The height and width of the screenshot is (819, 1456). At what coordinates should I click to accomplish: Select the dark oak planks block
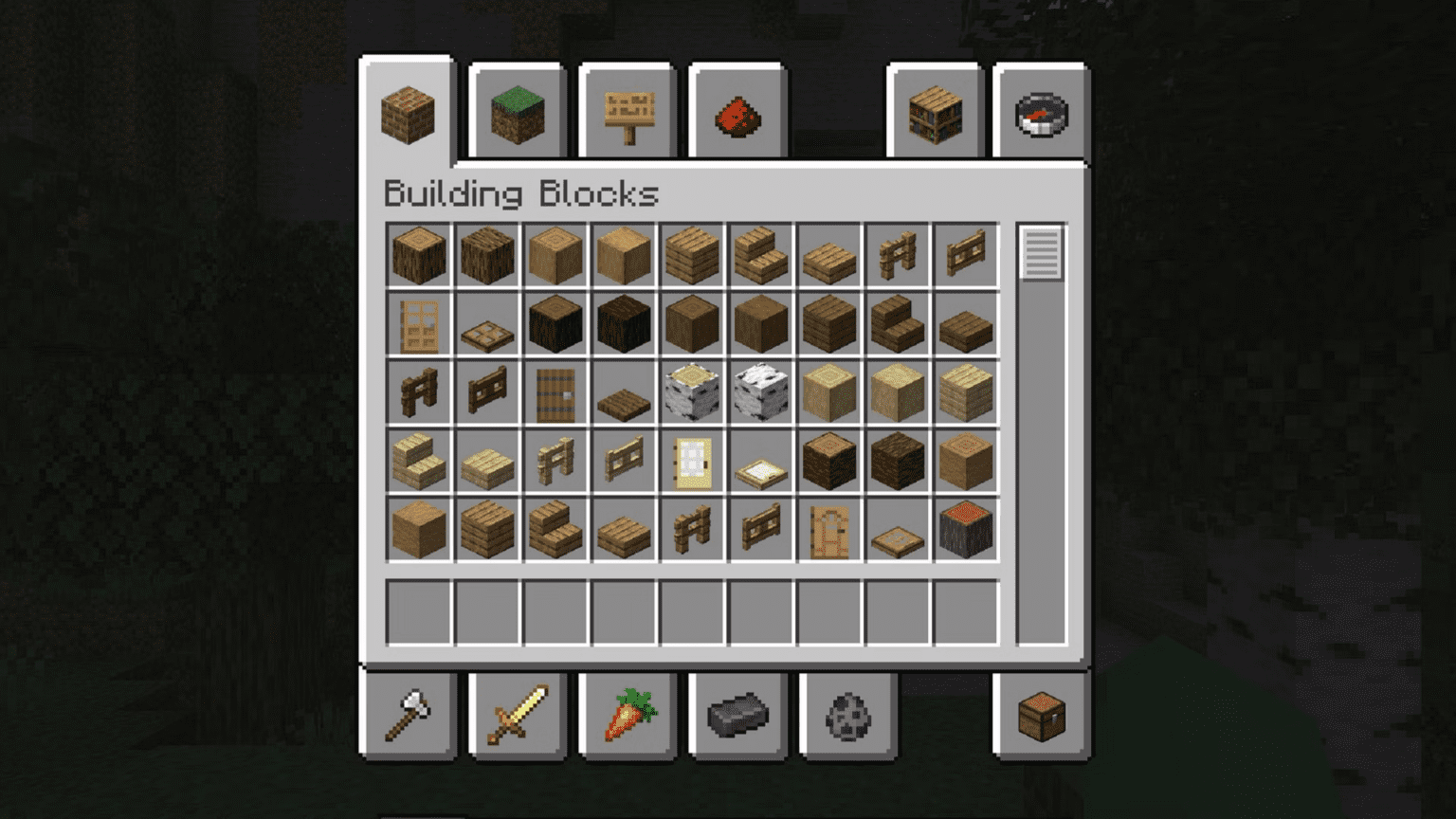pyautogui.click(x=828, y=324)
